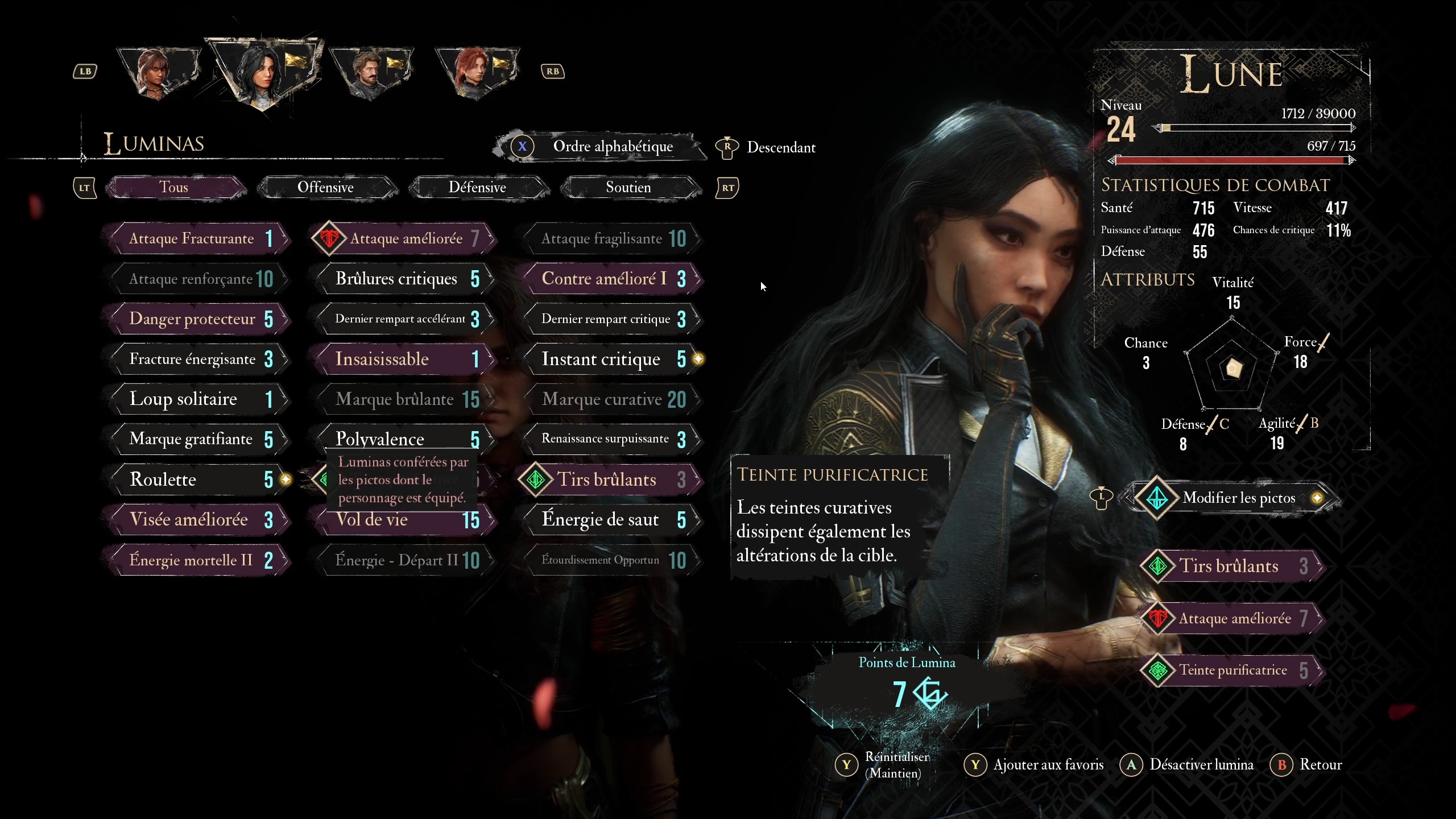Switch to the Offensive category tab

click(x=326, y=187)
